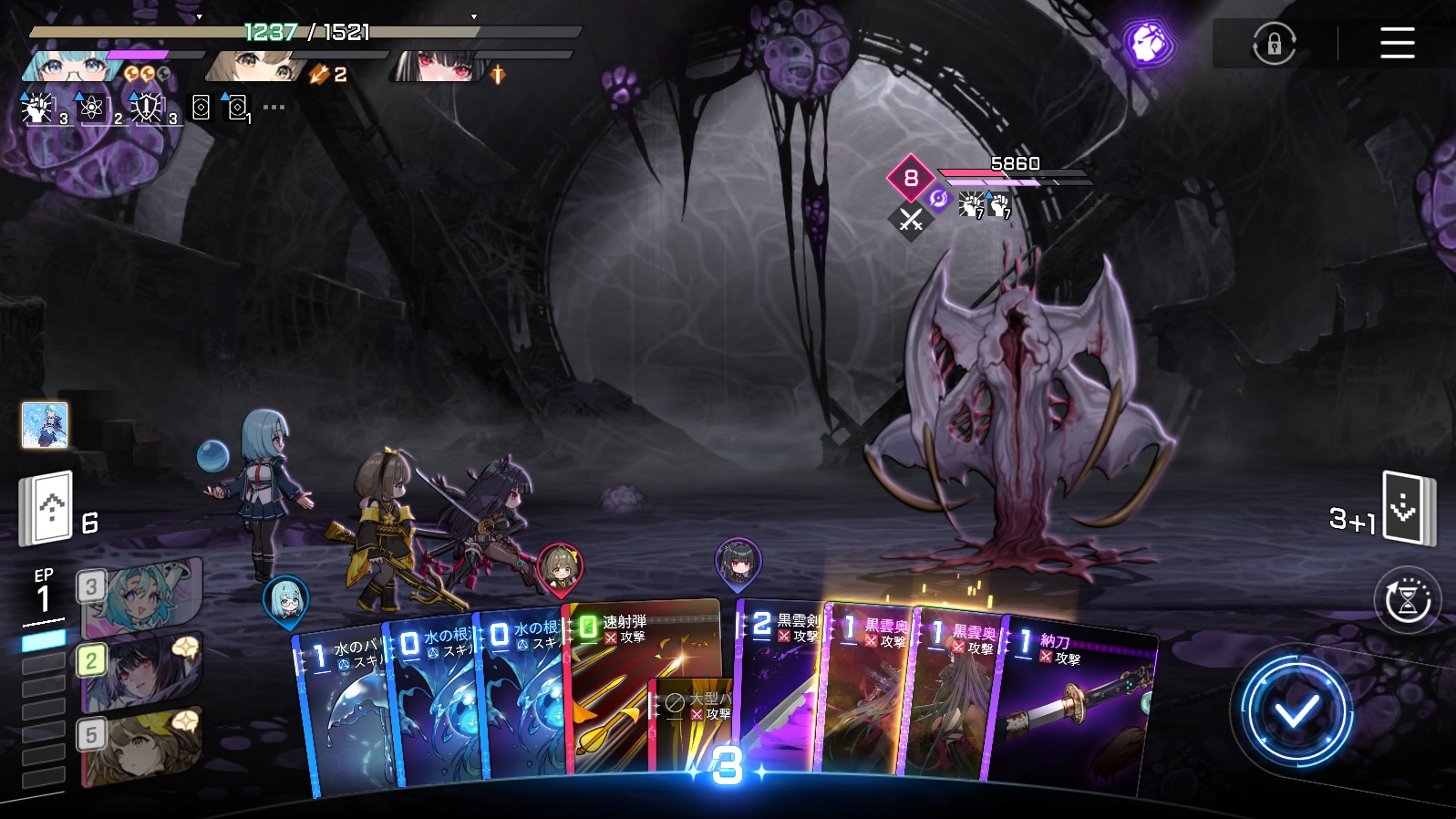1456x819 pixels.
Task: Activate the brown-haired girl's EP 5 skill
Action: pyautogui.click(x=141, y=748)
